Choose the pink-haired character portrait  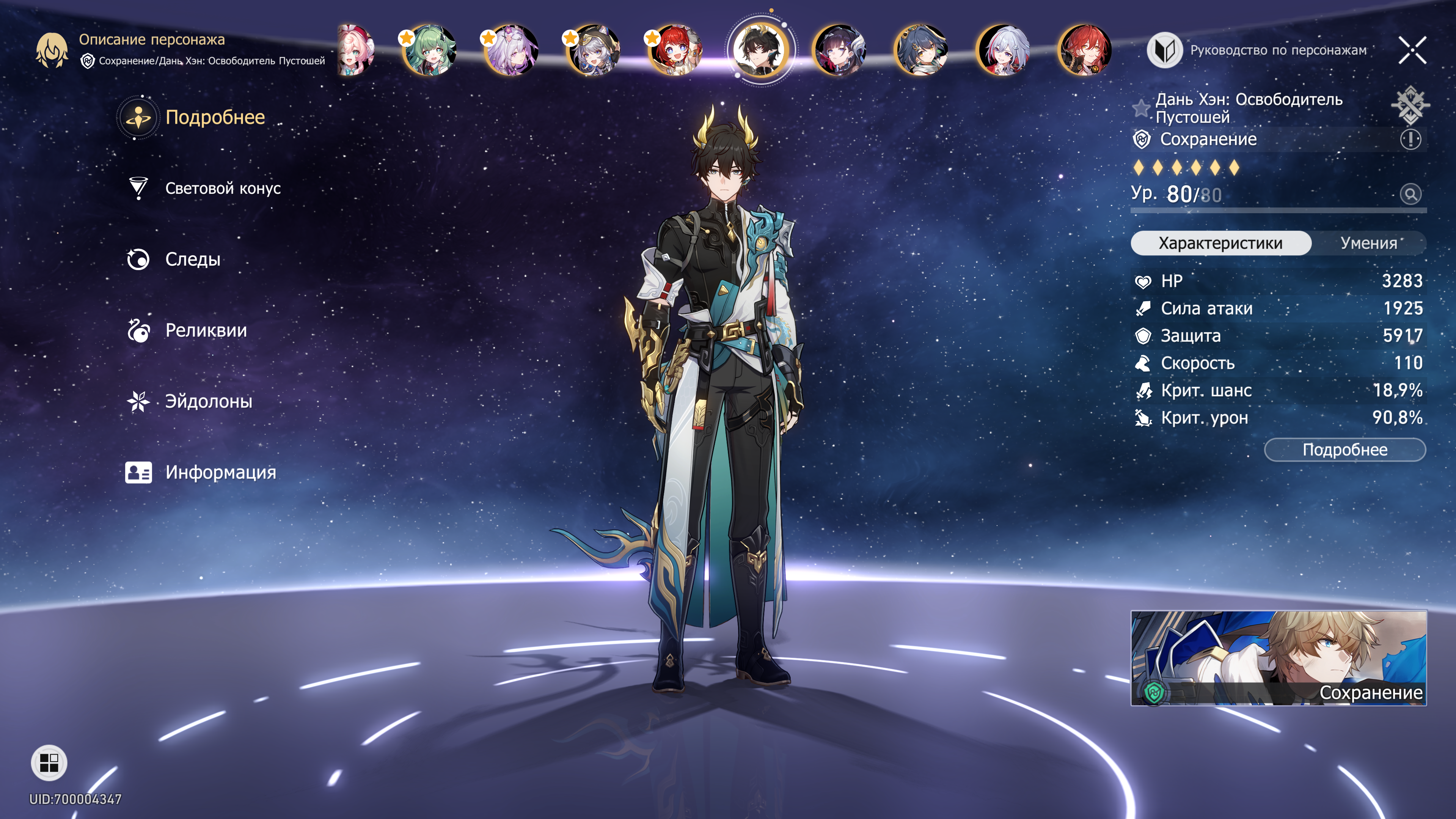pyautogui.click(x=355, y=50)
